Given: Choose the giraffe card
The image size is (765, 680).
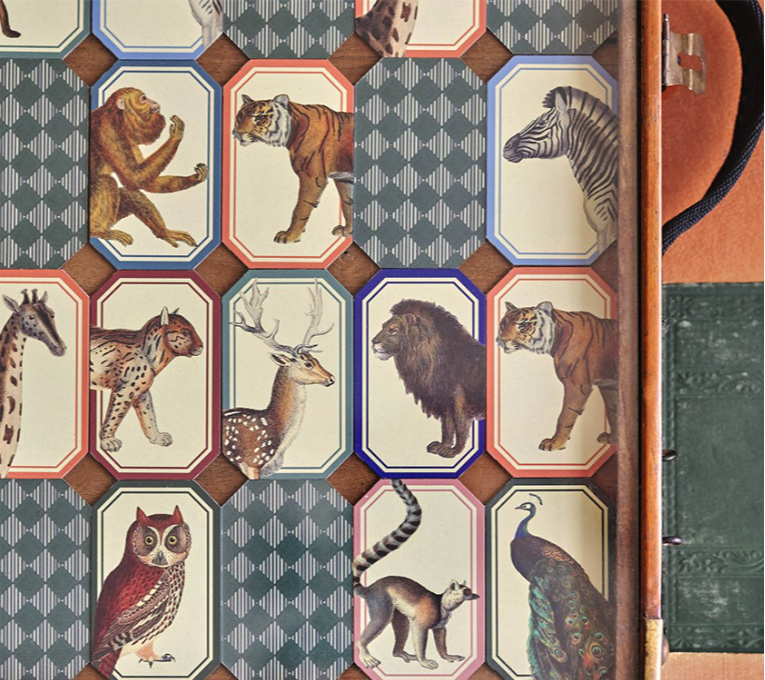Looking at the screenshot, I should pyautogui.click(x=38, y=373).
